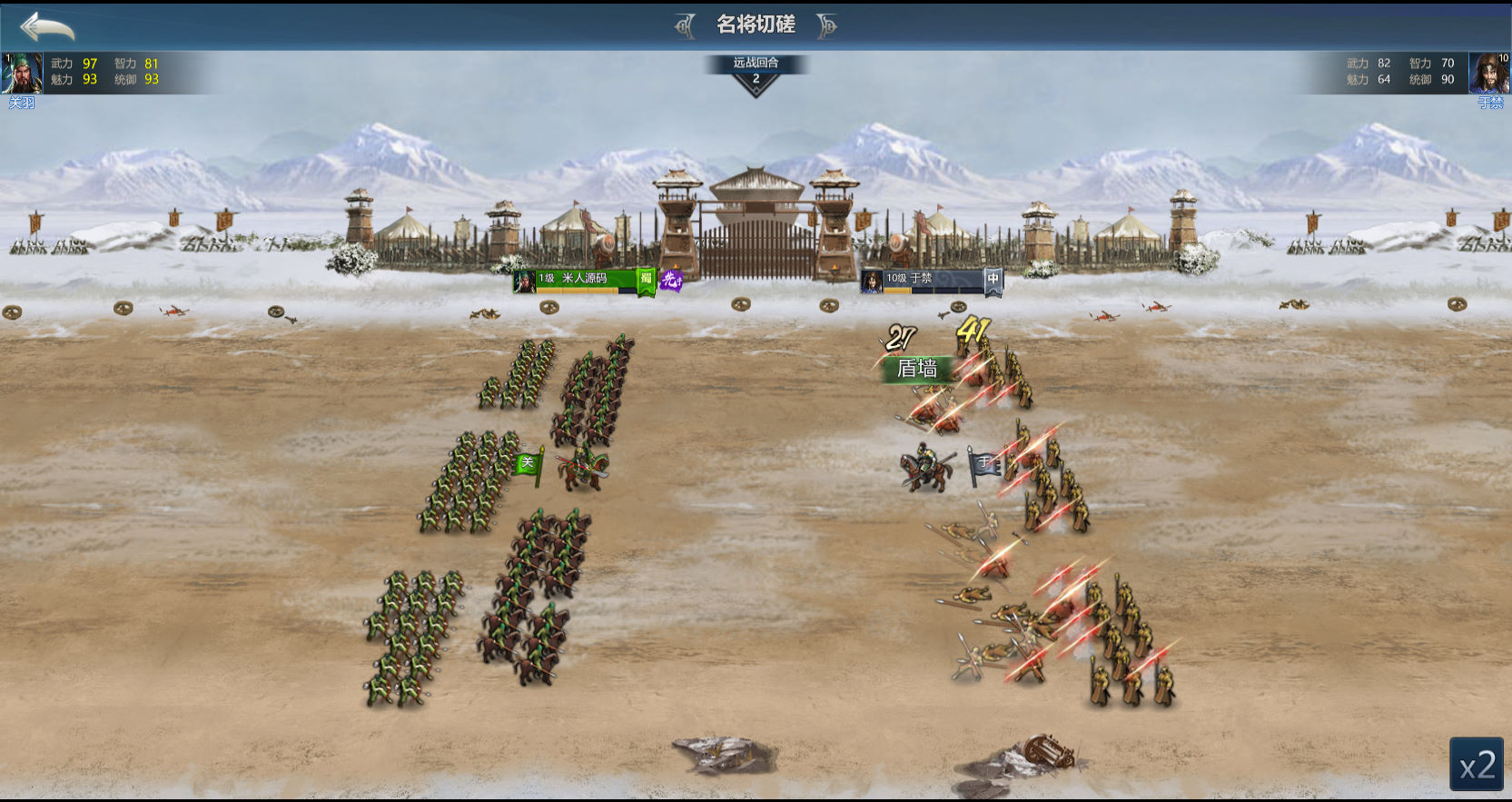1512x802 pixels.
Task: Click the purple skill icon beside the green banner
Action: tap(671, 281)
